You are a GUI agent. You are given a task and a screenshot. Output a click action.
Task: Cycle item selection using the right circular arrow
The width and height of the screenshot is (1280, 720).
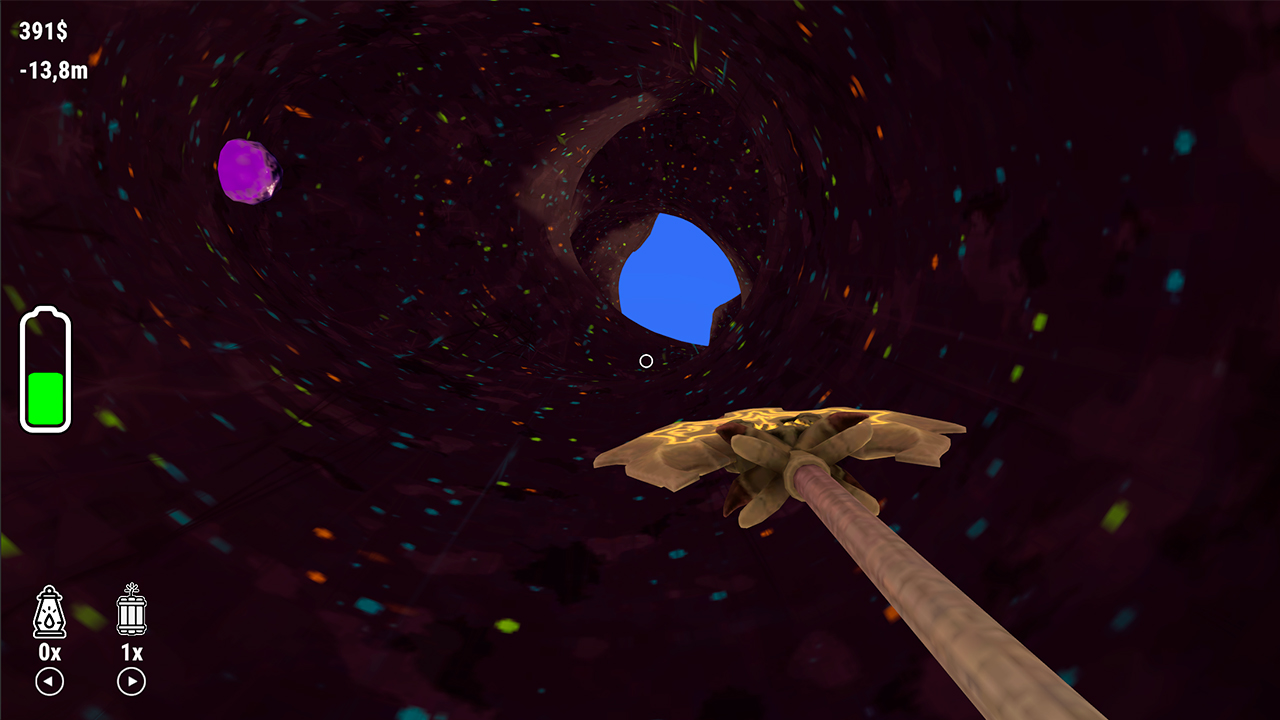coord(130,683)
